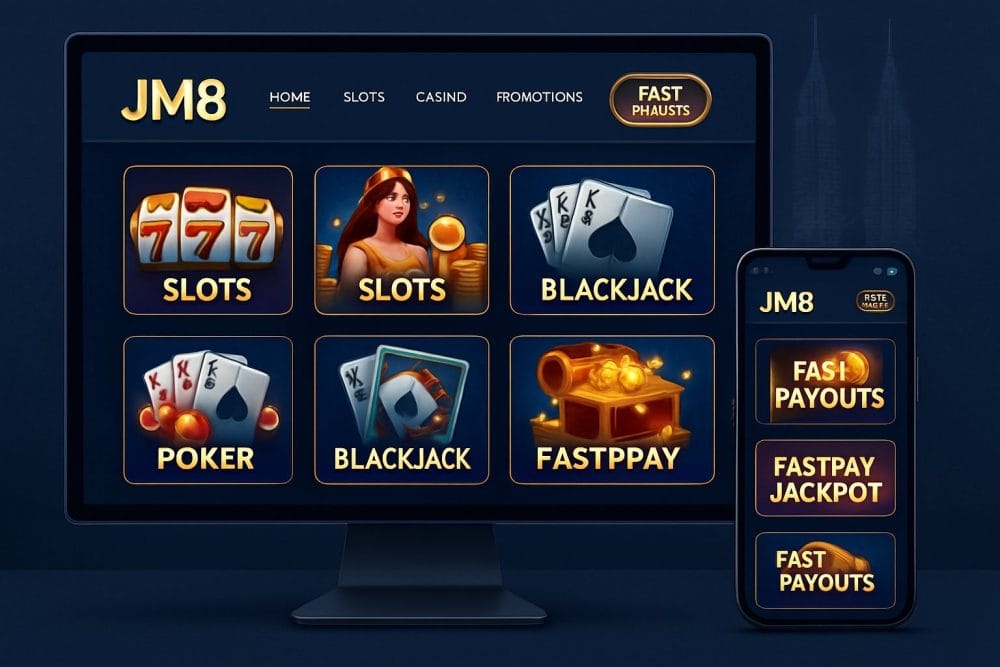Tap the FASTPAY JACKPOT button on the phone
Viewport: 1000px width, 667px height.
point(825,478)
